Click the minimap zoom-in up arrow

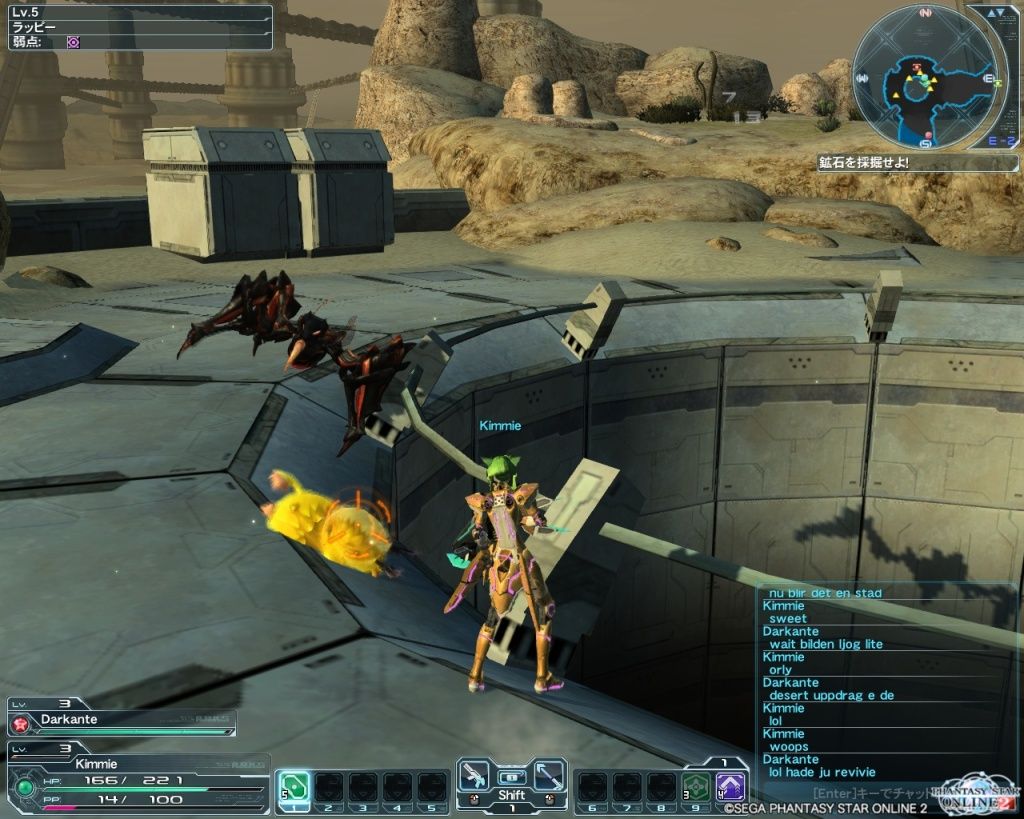[x=992, y=14]
